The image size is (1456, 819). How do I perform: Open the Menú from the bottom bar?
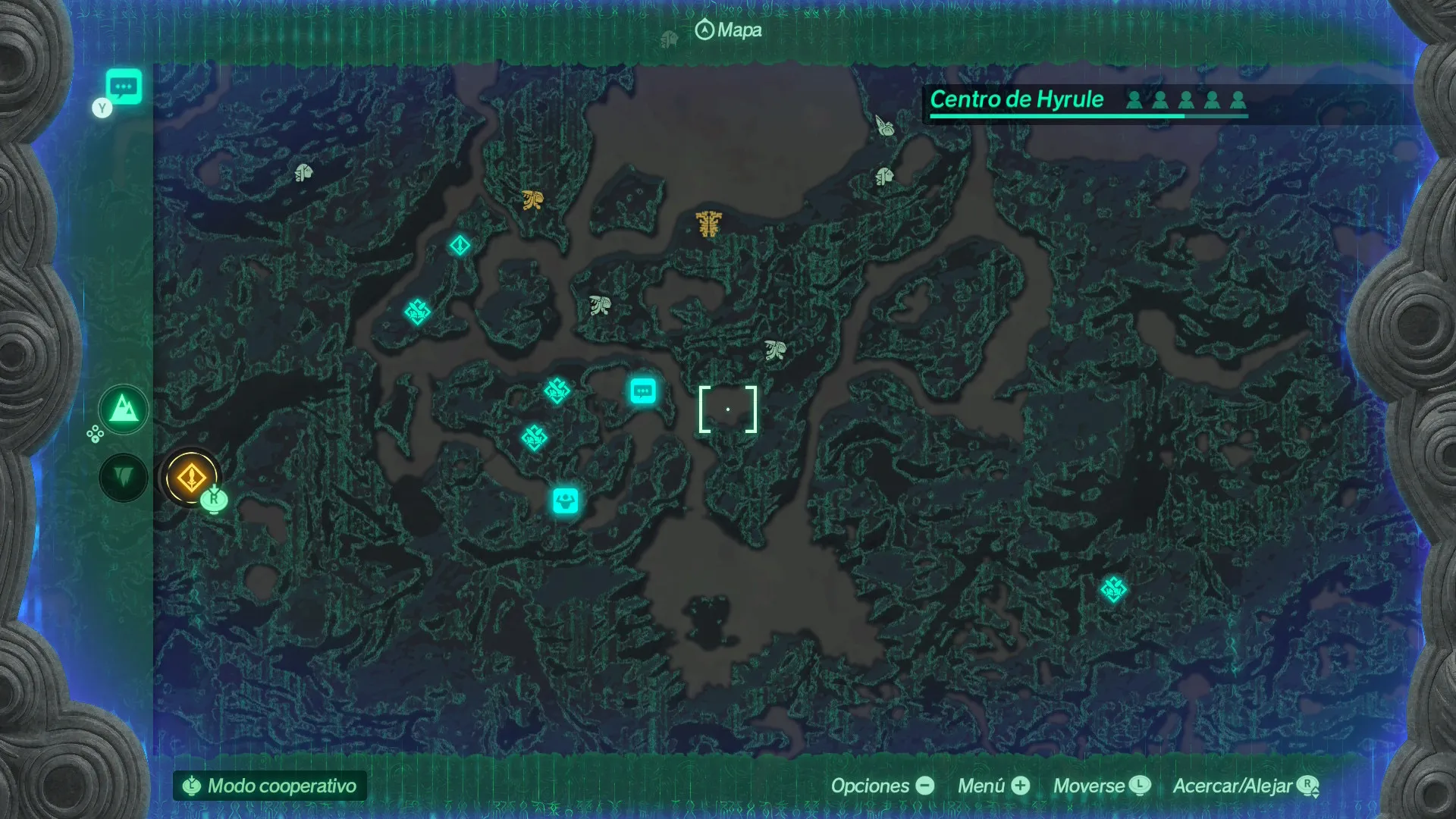pyautogui.click(x=993, y=786)
